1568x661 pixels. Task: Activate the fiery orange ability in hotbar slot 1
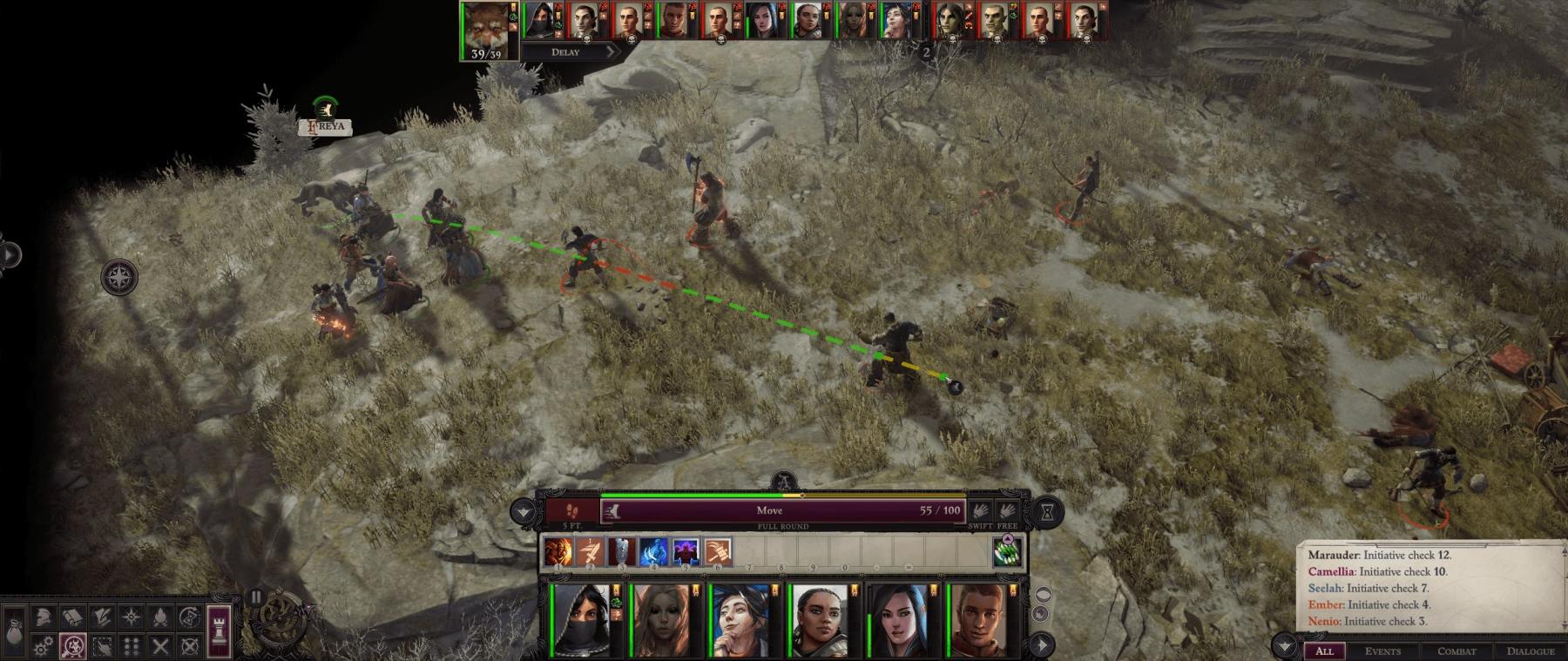(x=558, y=551)
